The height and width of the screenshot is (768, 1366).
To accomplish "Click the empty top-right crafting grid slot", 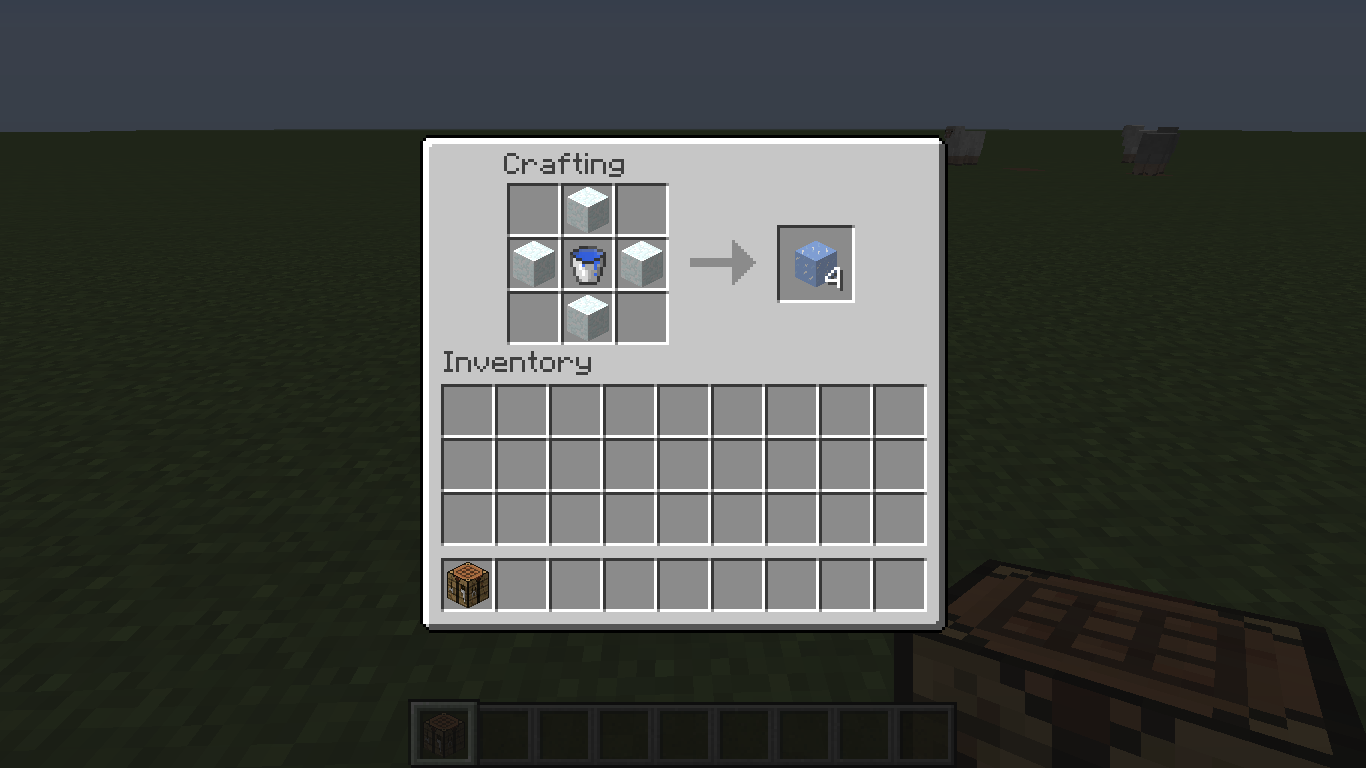I will (641, 209).
